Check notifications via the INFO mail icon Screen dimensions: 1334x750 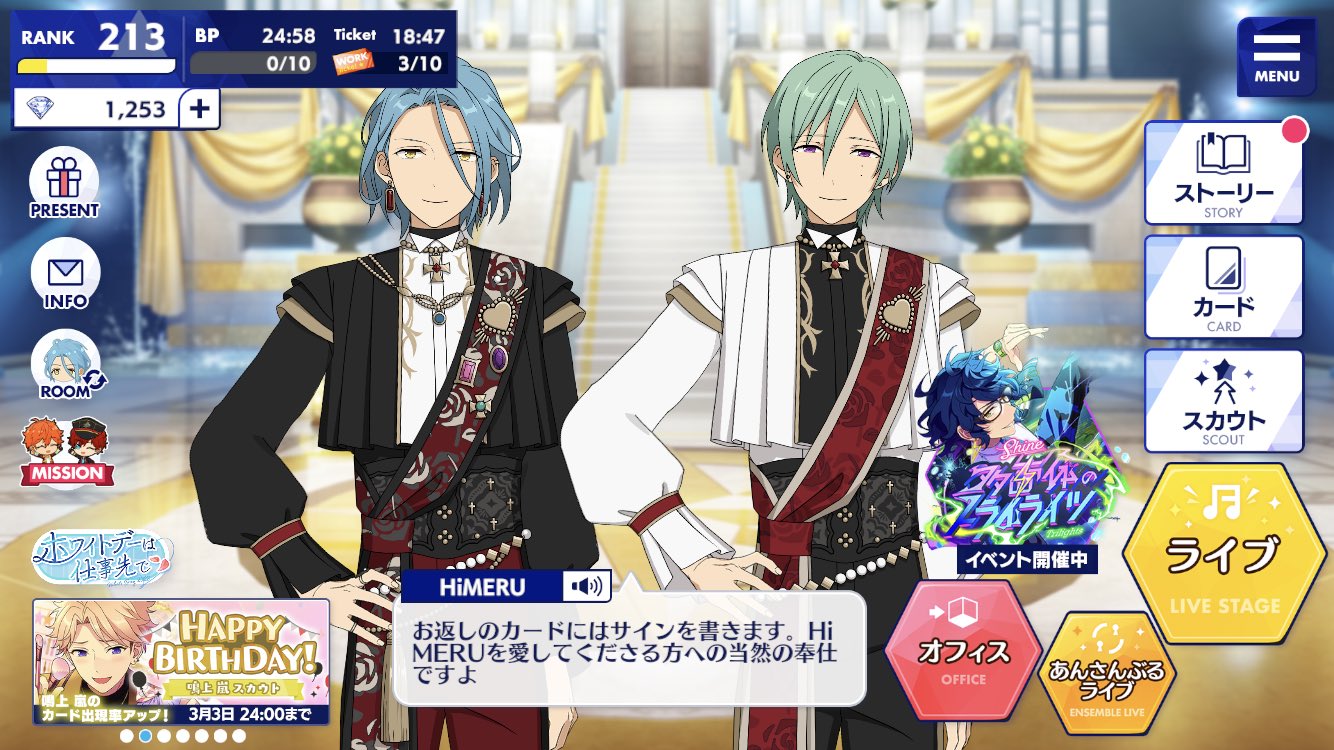[64, 272]
